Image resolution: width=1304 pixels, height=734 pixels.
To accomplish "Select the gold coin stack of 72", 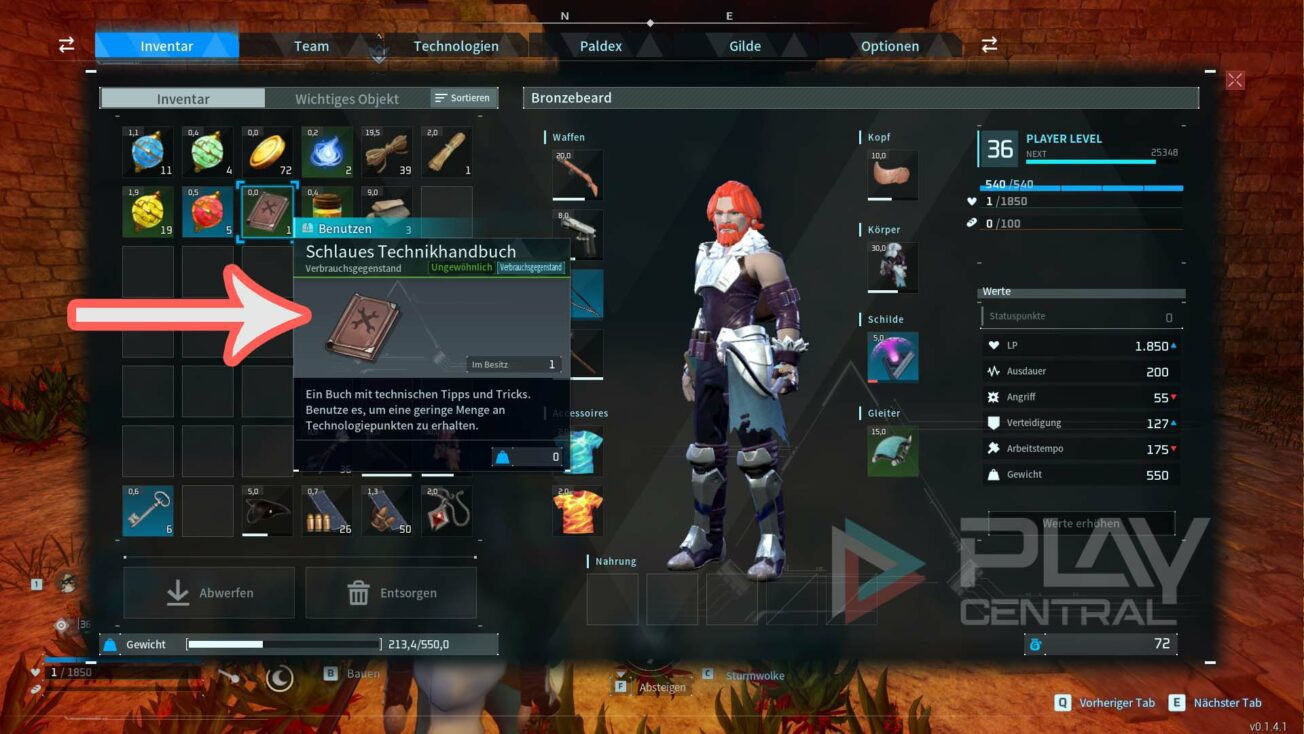I will tap(267, 152).
